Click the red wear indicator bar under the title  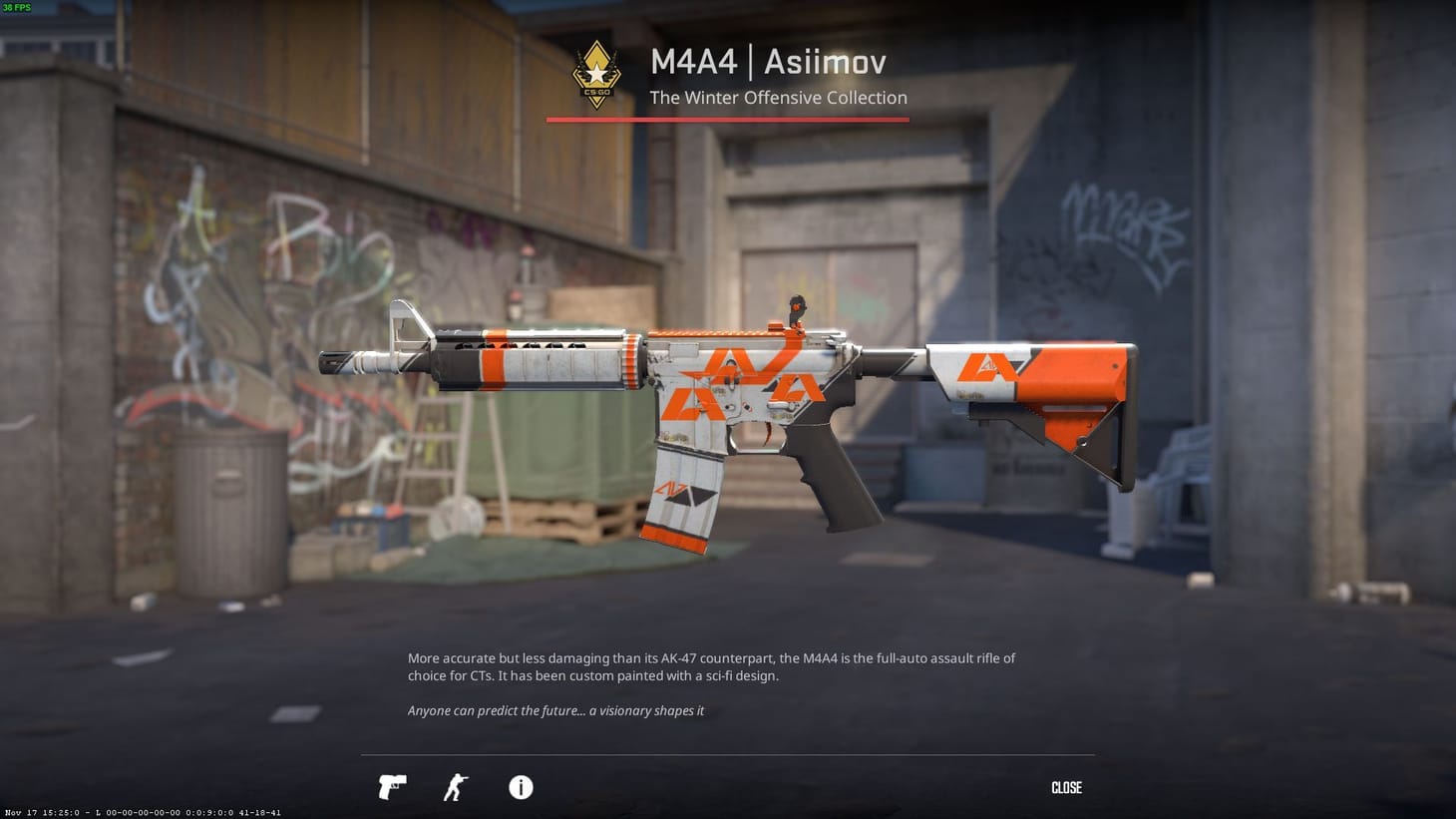tap(727, 119)
